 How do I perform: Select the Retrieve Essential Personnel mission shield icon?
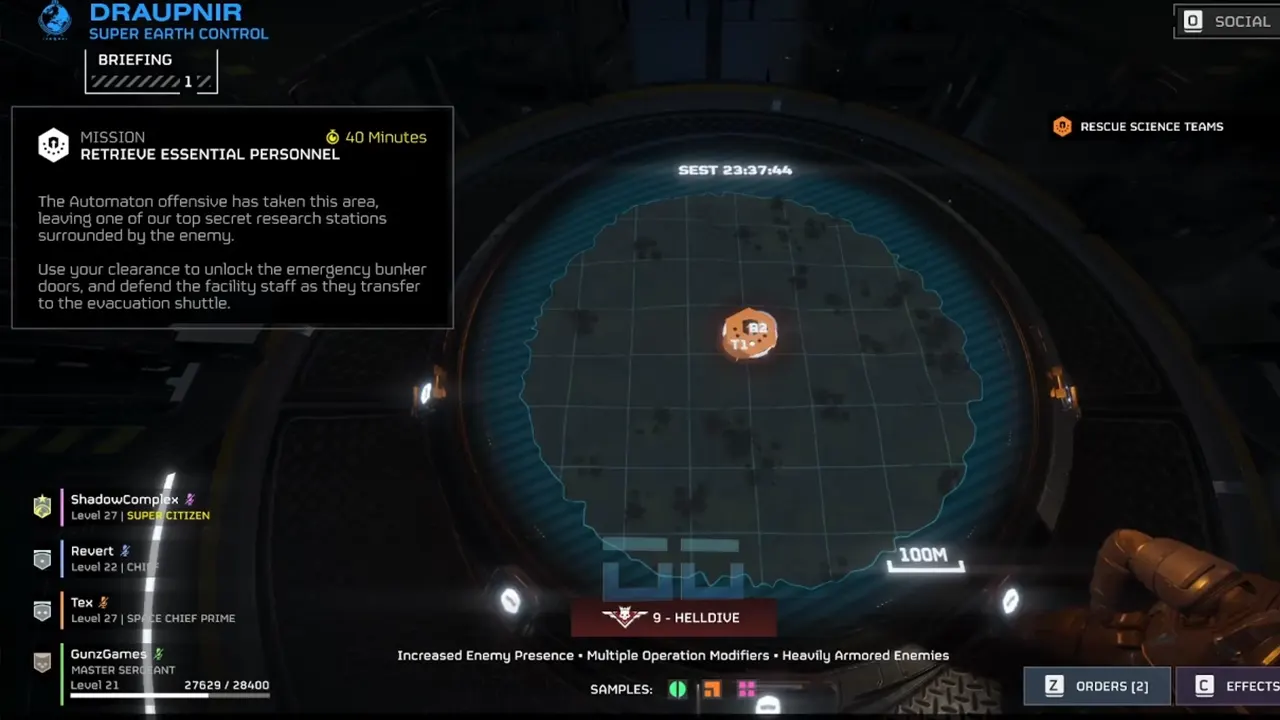(52, 143)
